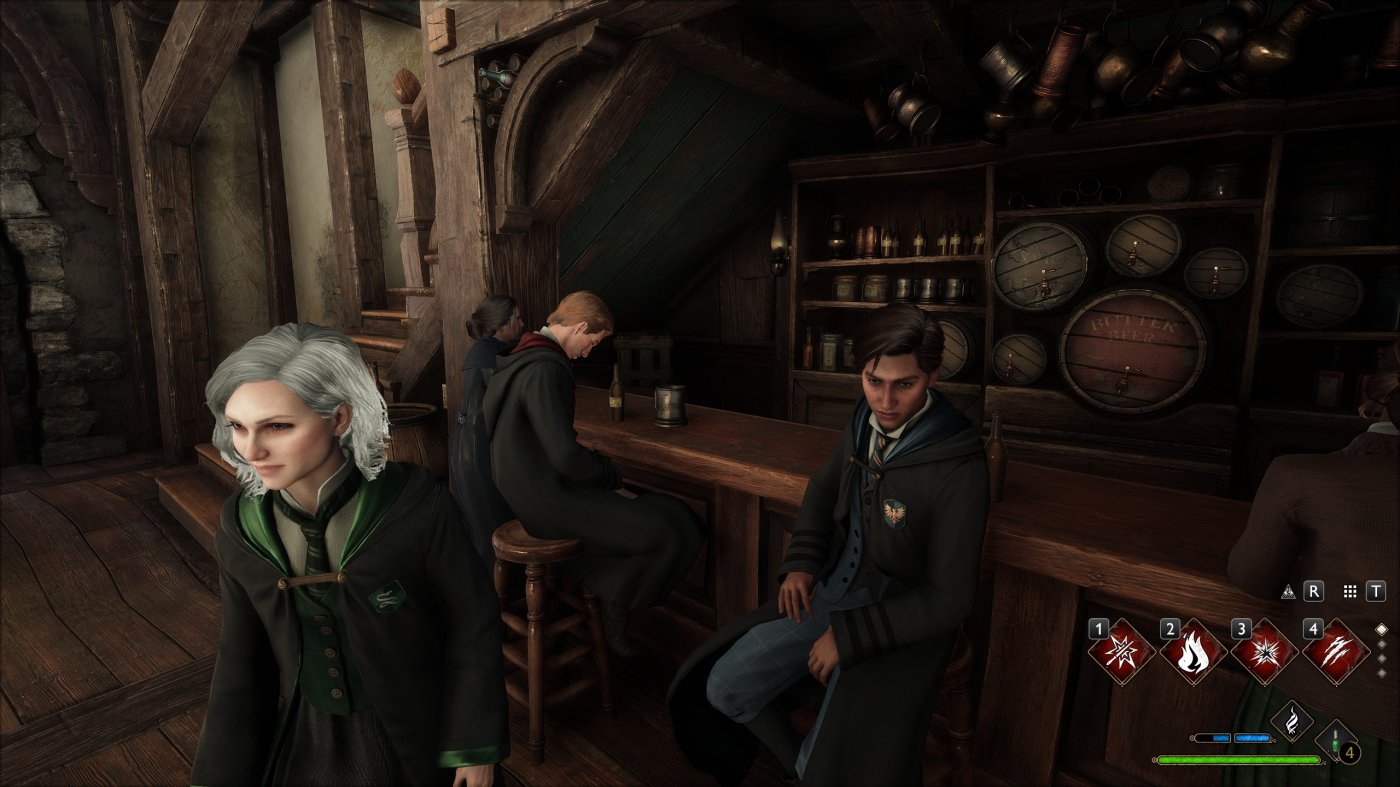The image size is (1400, 787).
Task: Cast the claw-marked spell in slot 4
Action: point(1336,651)
